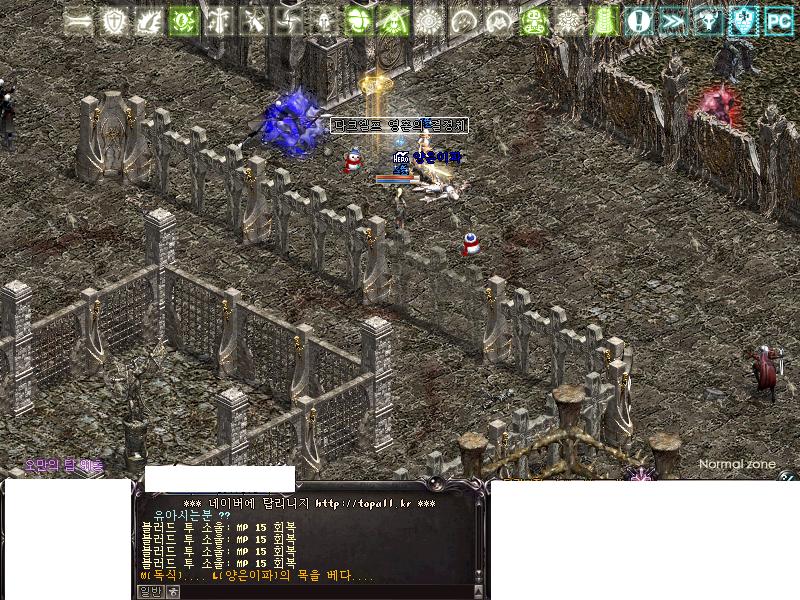The width and height of the screenshot is (800, 600).
Task: Select the teal crest shield icon
Action: click(744, 20)
